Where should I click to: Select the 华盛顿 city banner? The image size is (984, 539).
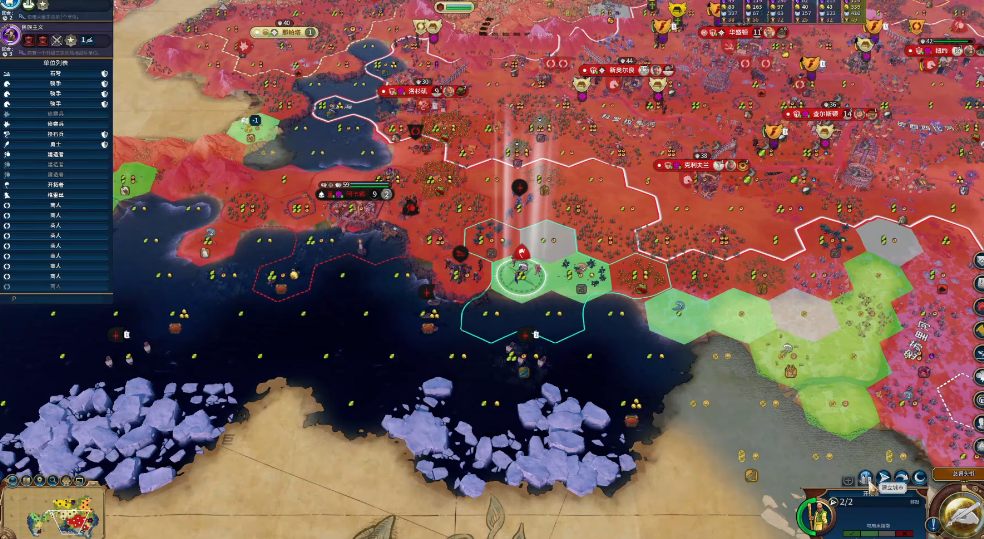pos(738,32)
